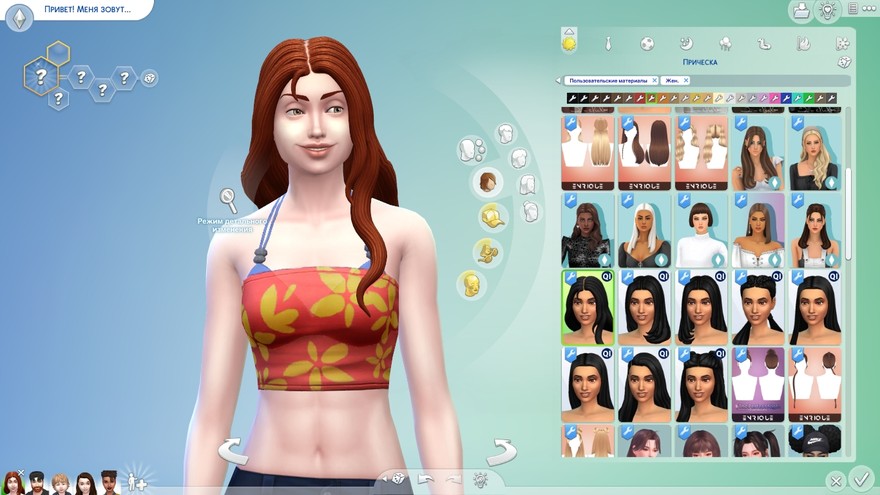The height and width of the screenshot is (495, 880).
Task: Remove the 'Пользовательские материалы' filter tag
Action: [654, 80]
